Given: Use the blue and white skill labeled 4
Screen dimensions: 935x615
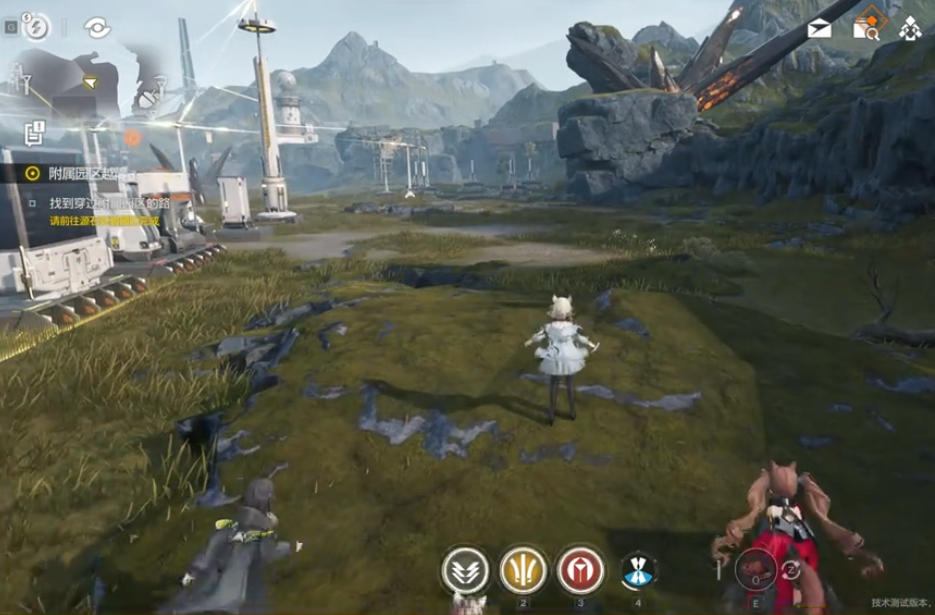Looking at the screenshot, I should coord(638,570).
